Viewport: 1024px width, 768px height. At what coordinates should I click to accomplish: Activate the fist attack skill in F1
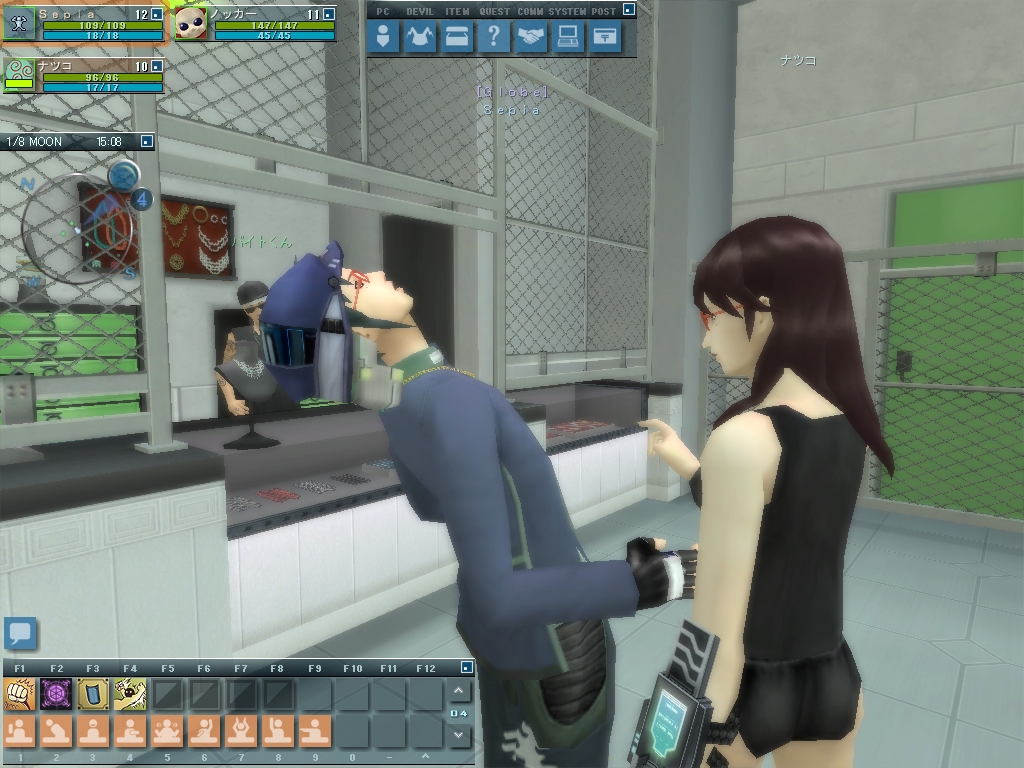[x=20, y=693]
